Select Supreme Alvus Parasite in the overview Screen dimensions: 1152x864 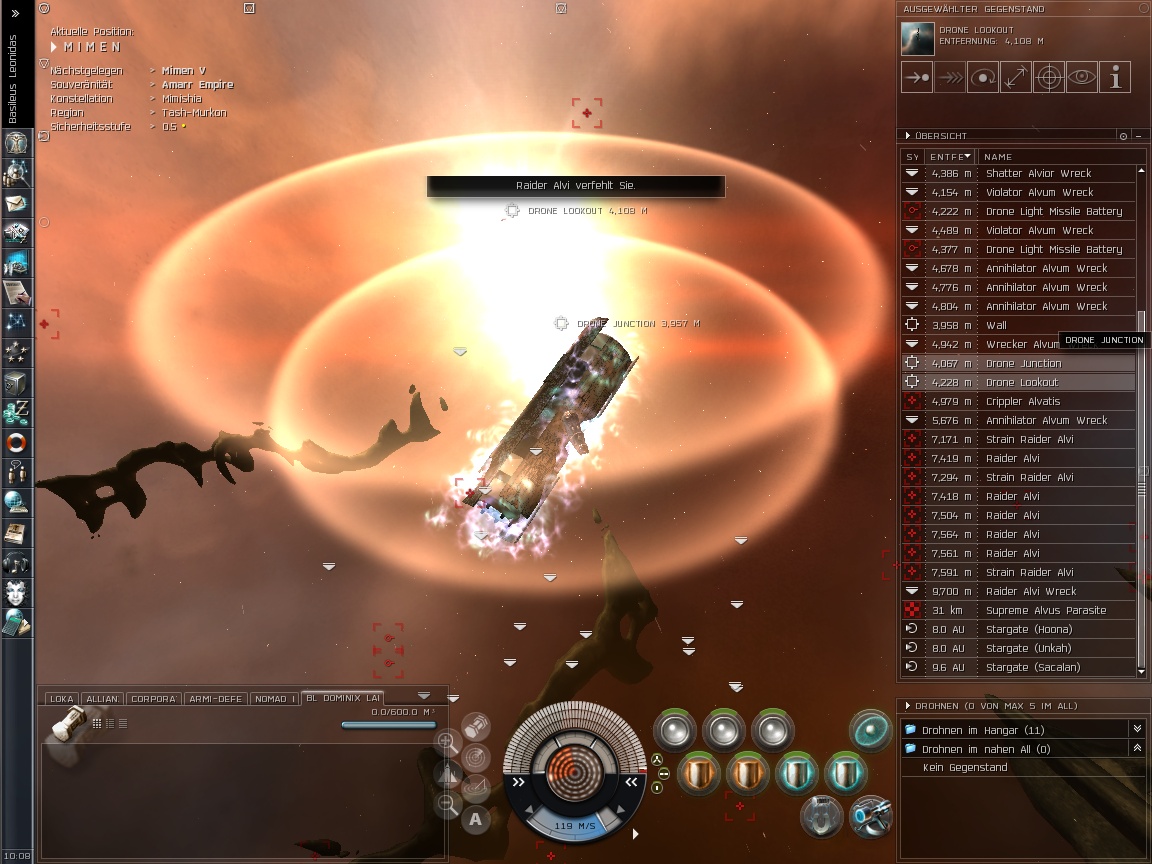tap(1045, 610)
